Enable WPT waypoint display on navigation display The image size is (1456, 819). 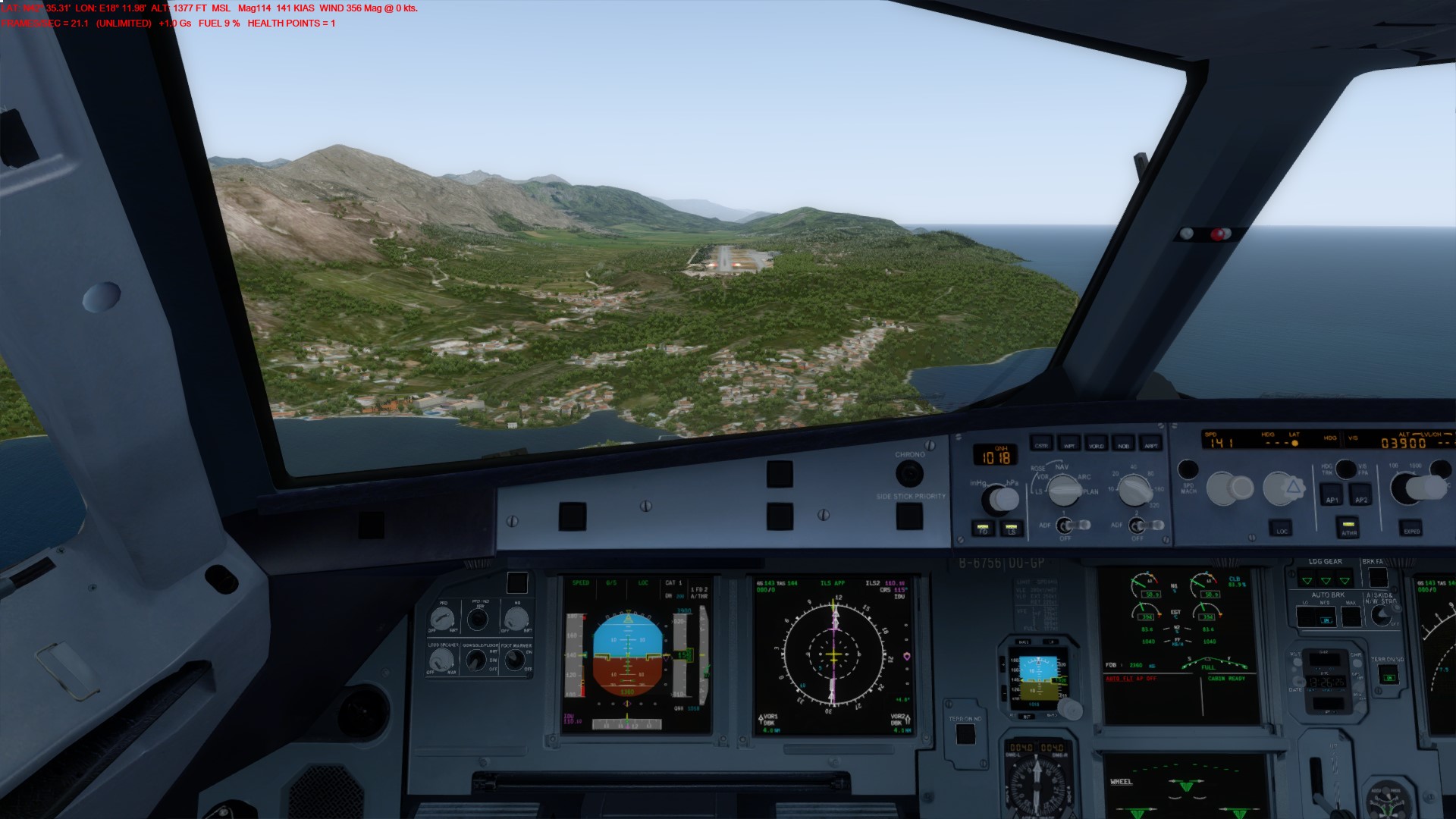point(1069,446)
